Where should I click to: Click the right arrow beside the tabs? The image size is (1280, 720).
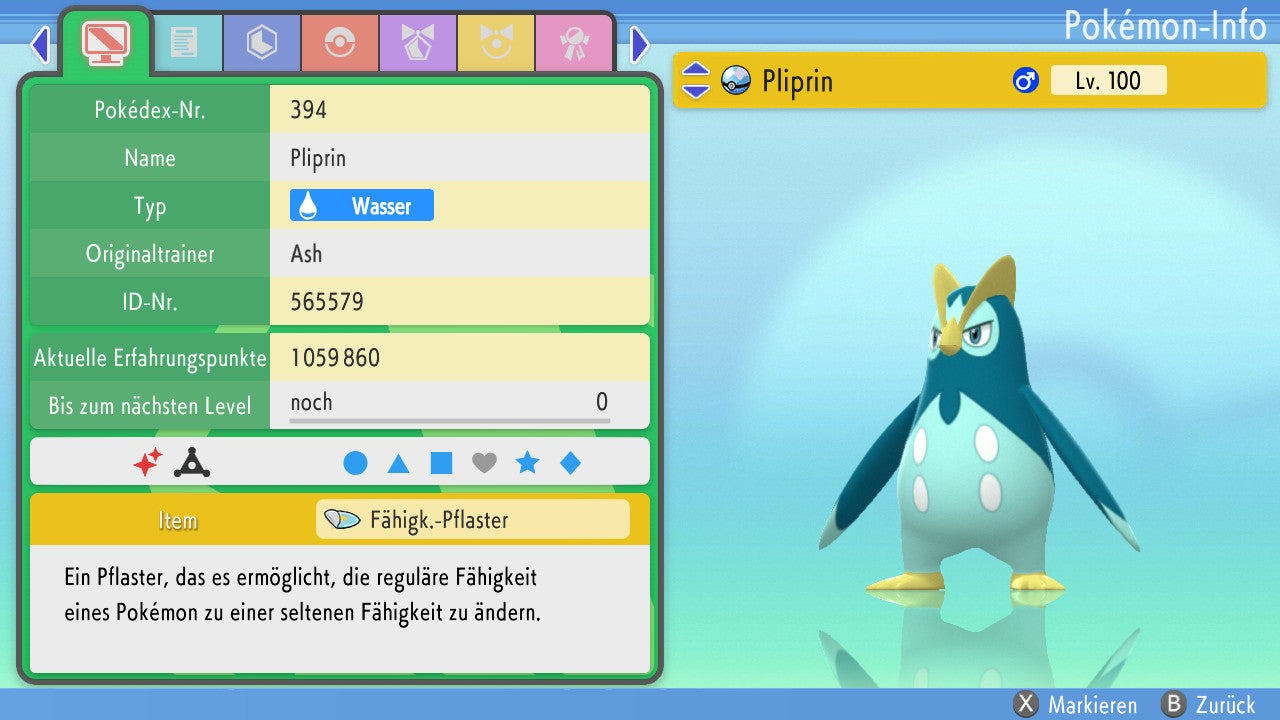[640, 44]
